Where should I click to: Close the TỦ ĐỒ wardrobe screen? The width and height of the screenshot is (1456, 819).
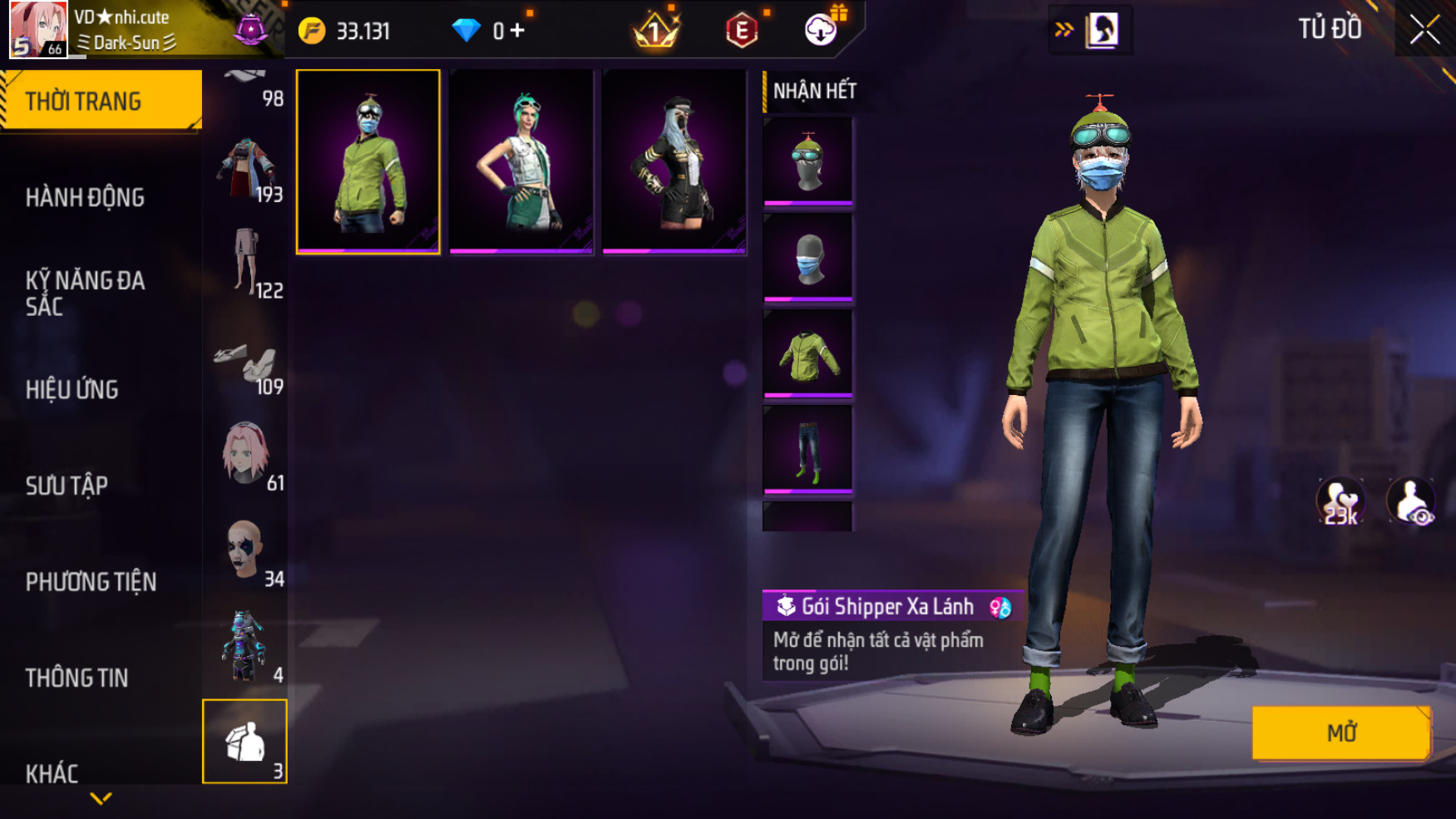tap(1424, 31)
